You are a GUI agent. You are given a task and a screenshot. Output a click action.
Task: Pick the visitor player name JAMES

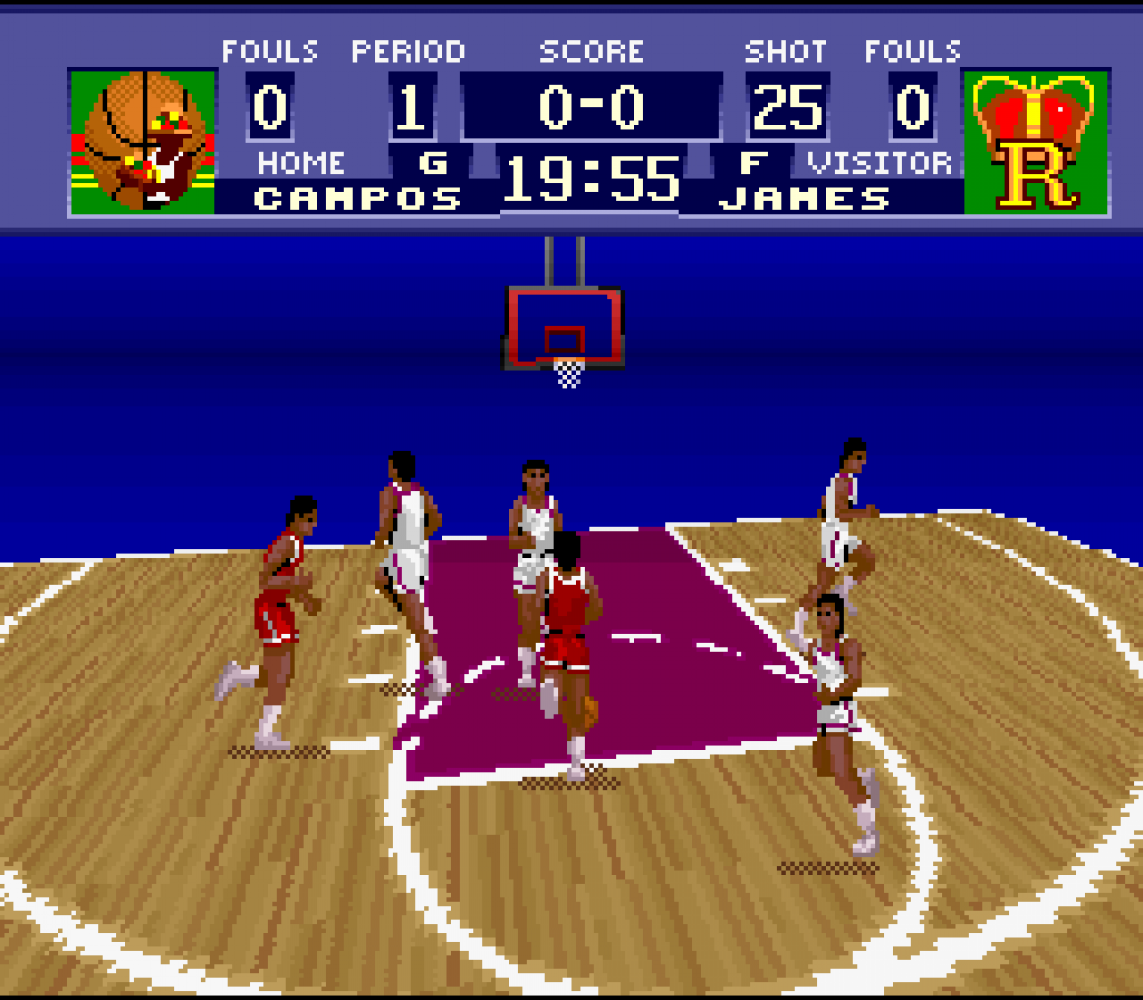(804, 198)
